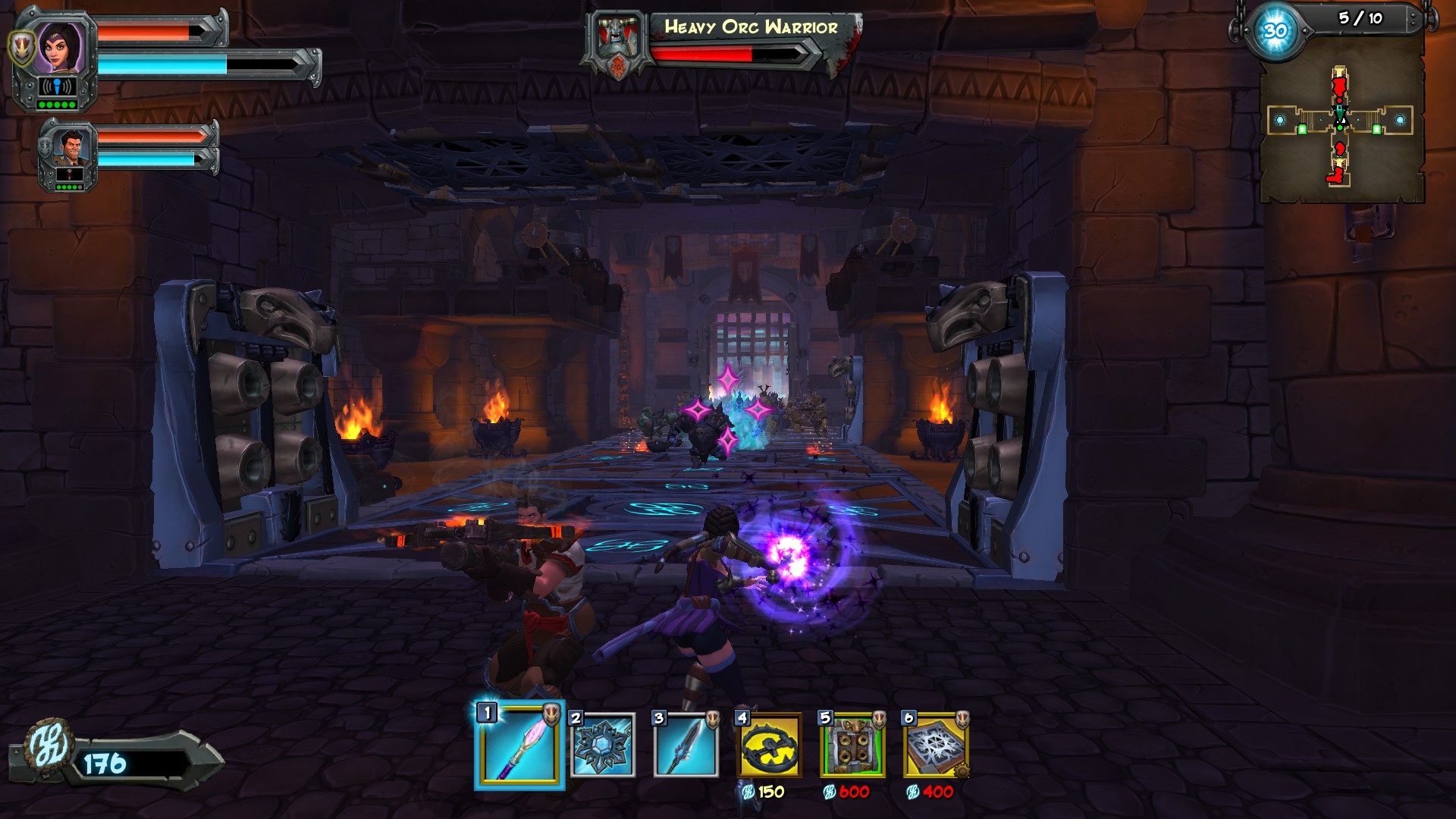Select the crystal scepter weapon in slot 1
Image resolution: width=1456 pixels, height=819 pixels.
click(519, 747)
